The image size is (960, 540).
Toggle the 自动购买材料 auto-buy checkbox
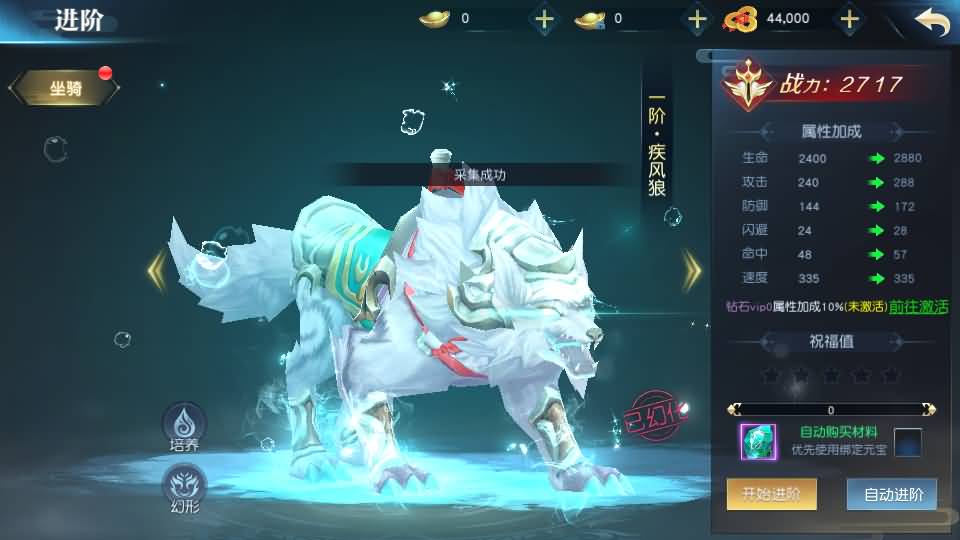click(x=907, y=441)
